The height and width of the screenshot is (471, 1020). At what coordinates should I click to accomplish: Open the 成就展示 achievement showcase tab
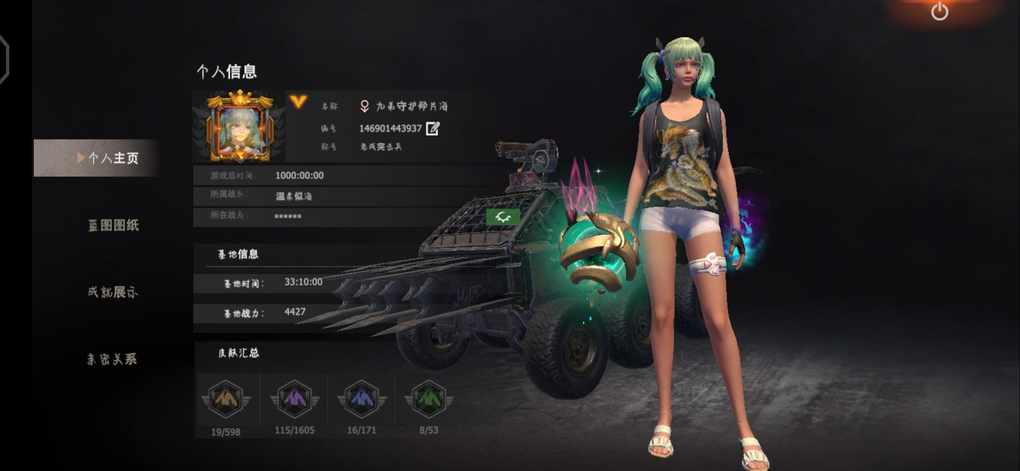click(113, 292)
